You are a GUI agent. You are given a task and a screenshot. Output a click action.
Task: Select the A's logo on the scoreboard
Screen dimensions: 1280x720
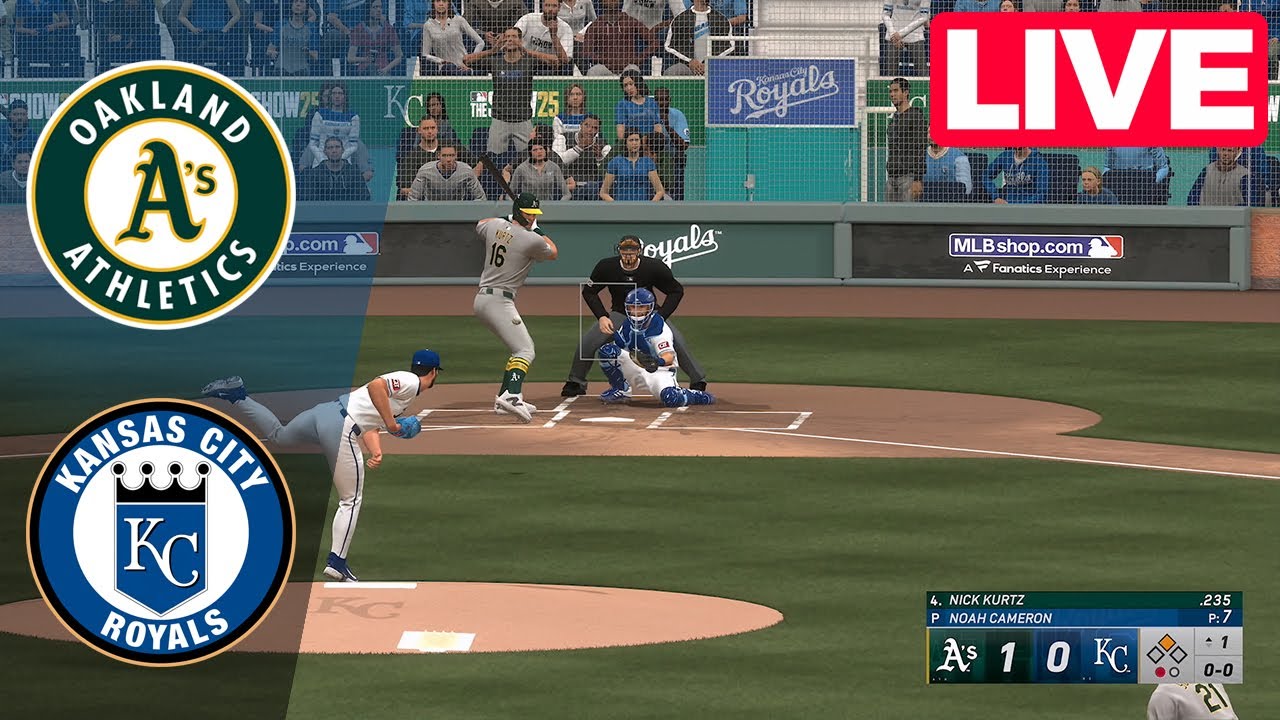958,656
